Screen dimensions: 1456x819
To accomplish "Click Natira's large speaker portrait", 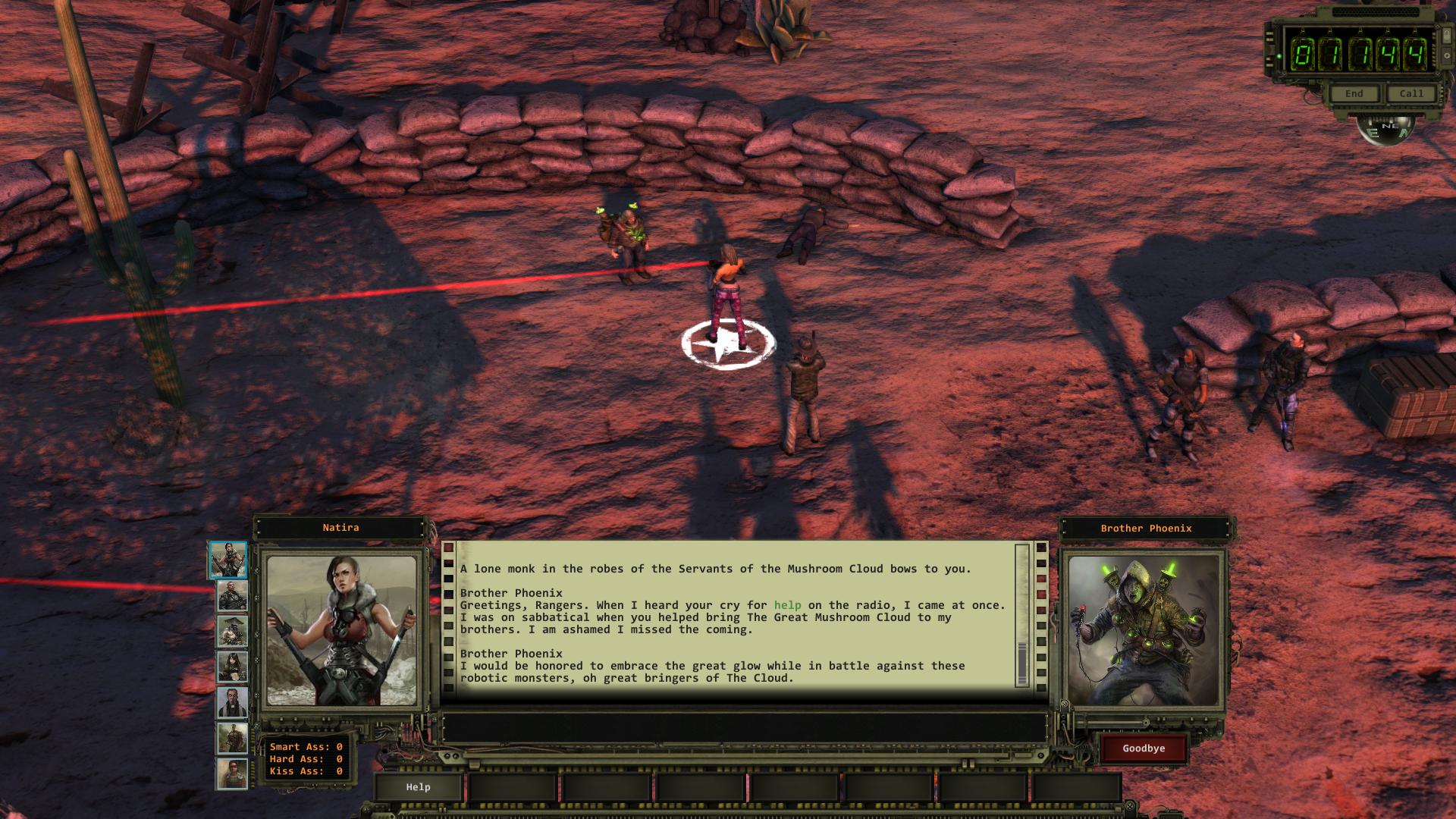I will [341, 630].
